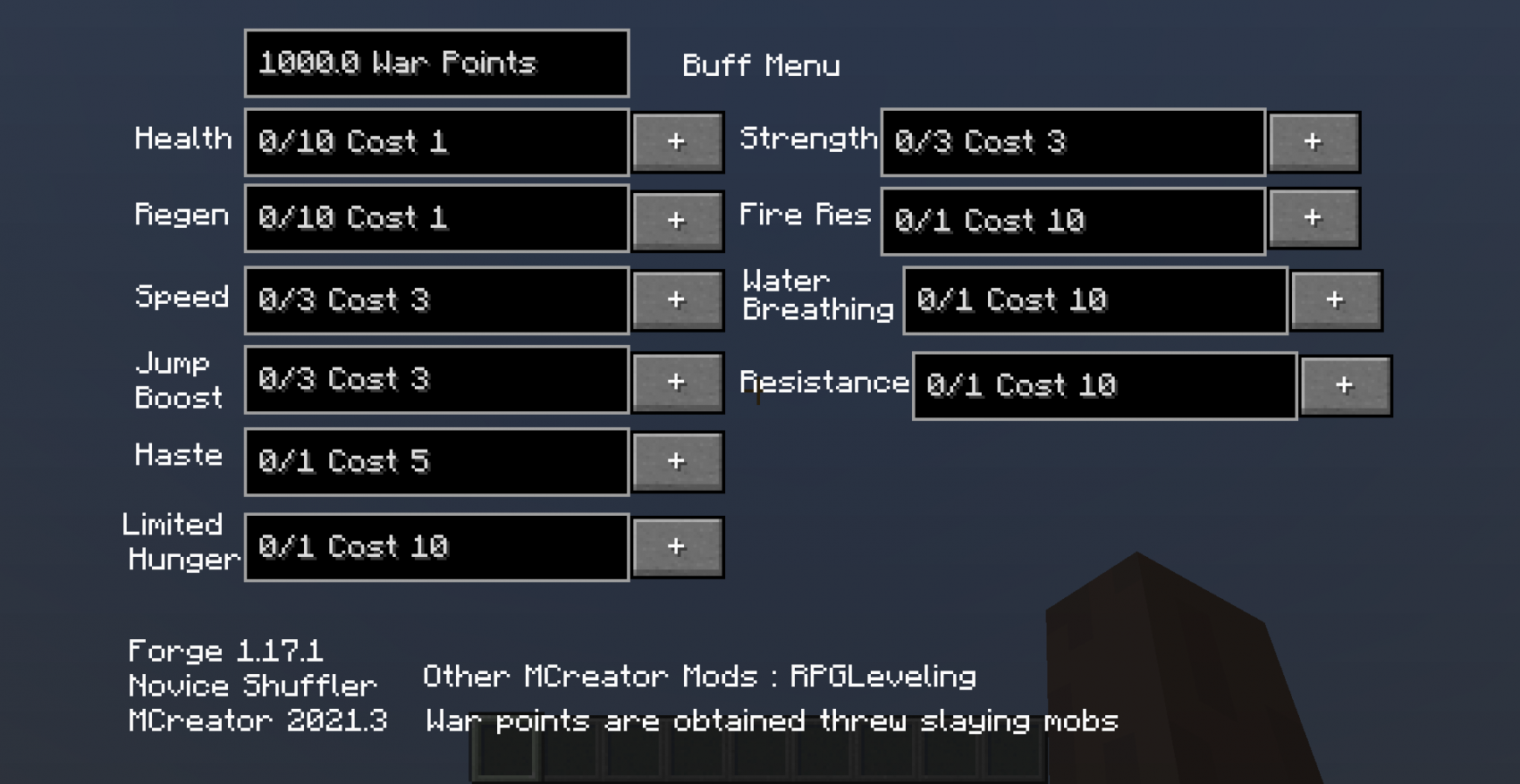
Task: Click the Resistance 0/1 Cost 10 box
Action: click(1103, 384)
